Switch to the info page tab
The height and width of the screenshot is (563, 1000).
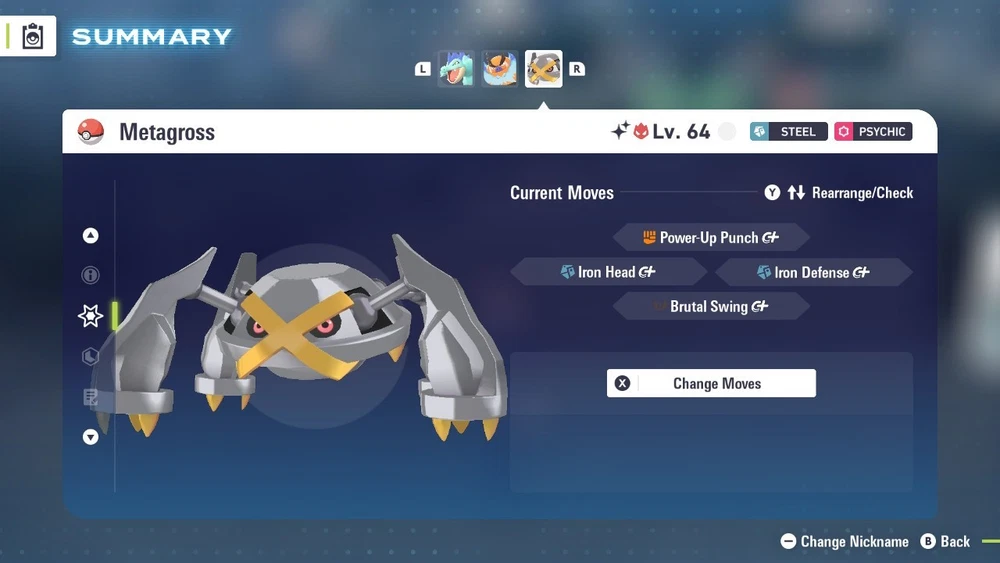91,275
